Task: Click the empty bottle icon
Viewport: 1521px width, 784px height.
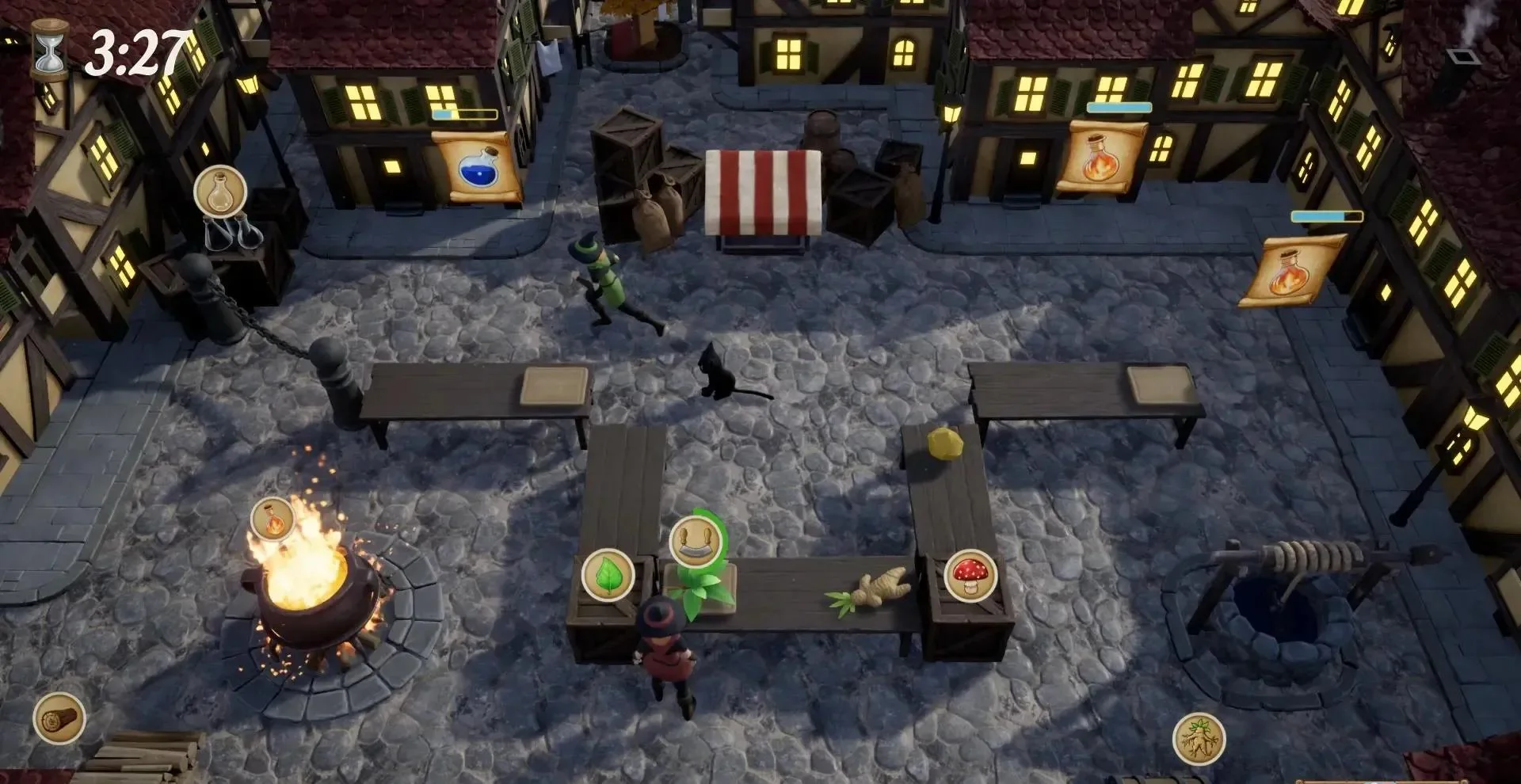Action: (220, 191)
